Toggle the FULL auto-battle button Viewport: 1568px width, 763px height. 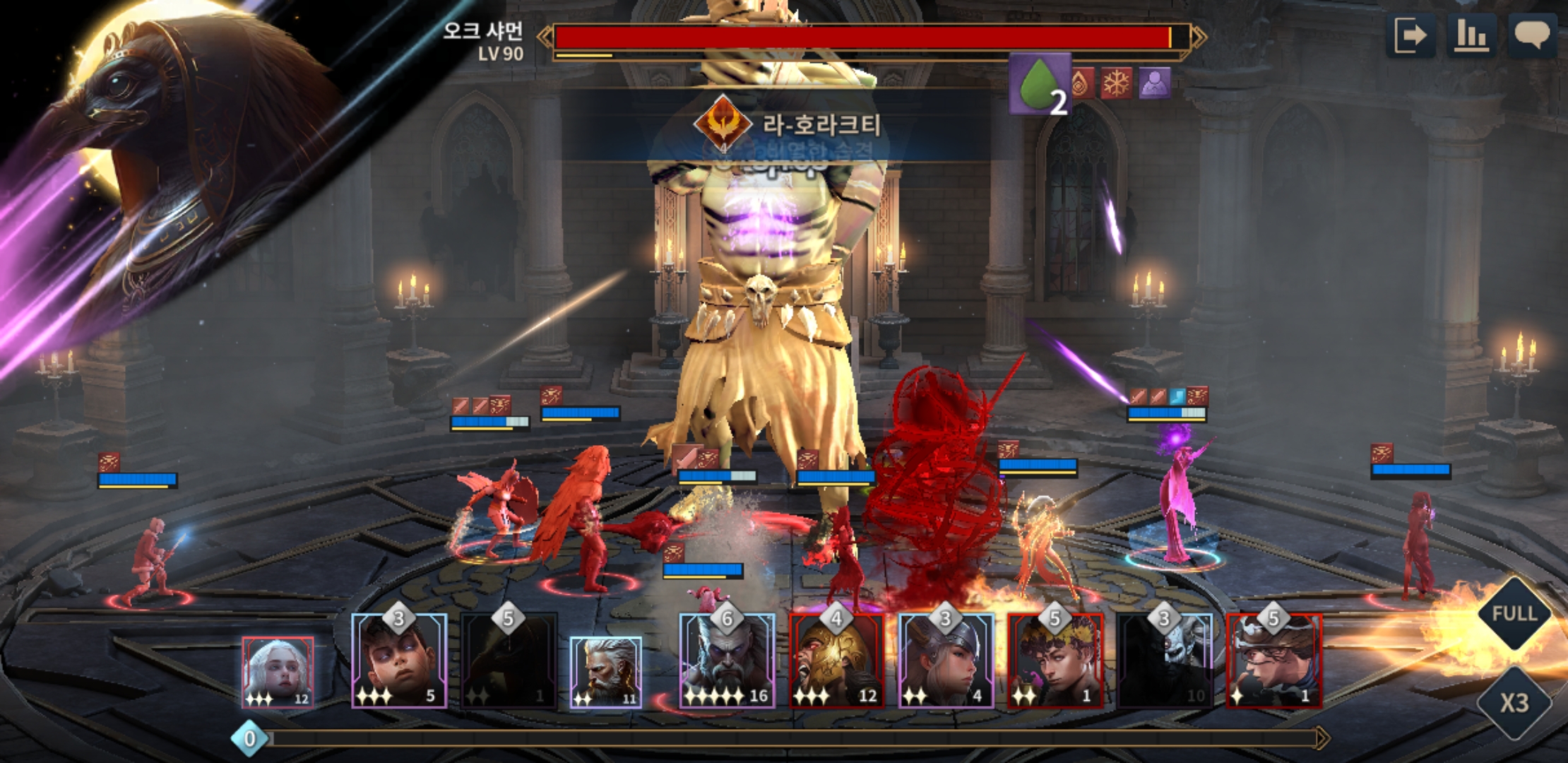tap(1514, 613)
